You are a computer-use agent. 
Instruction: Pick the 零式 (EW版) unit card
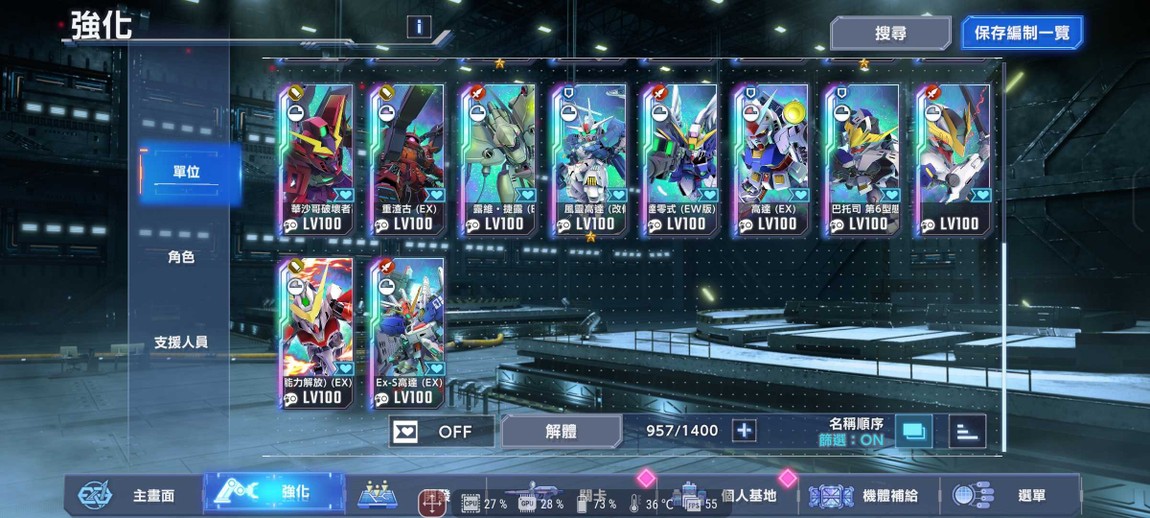click(x=680, y=159)
